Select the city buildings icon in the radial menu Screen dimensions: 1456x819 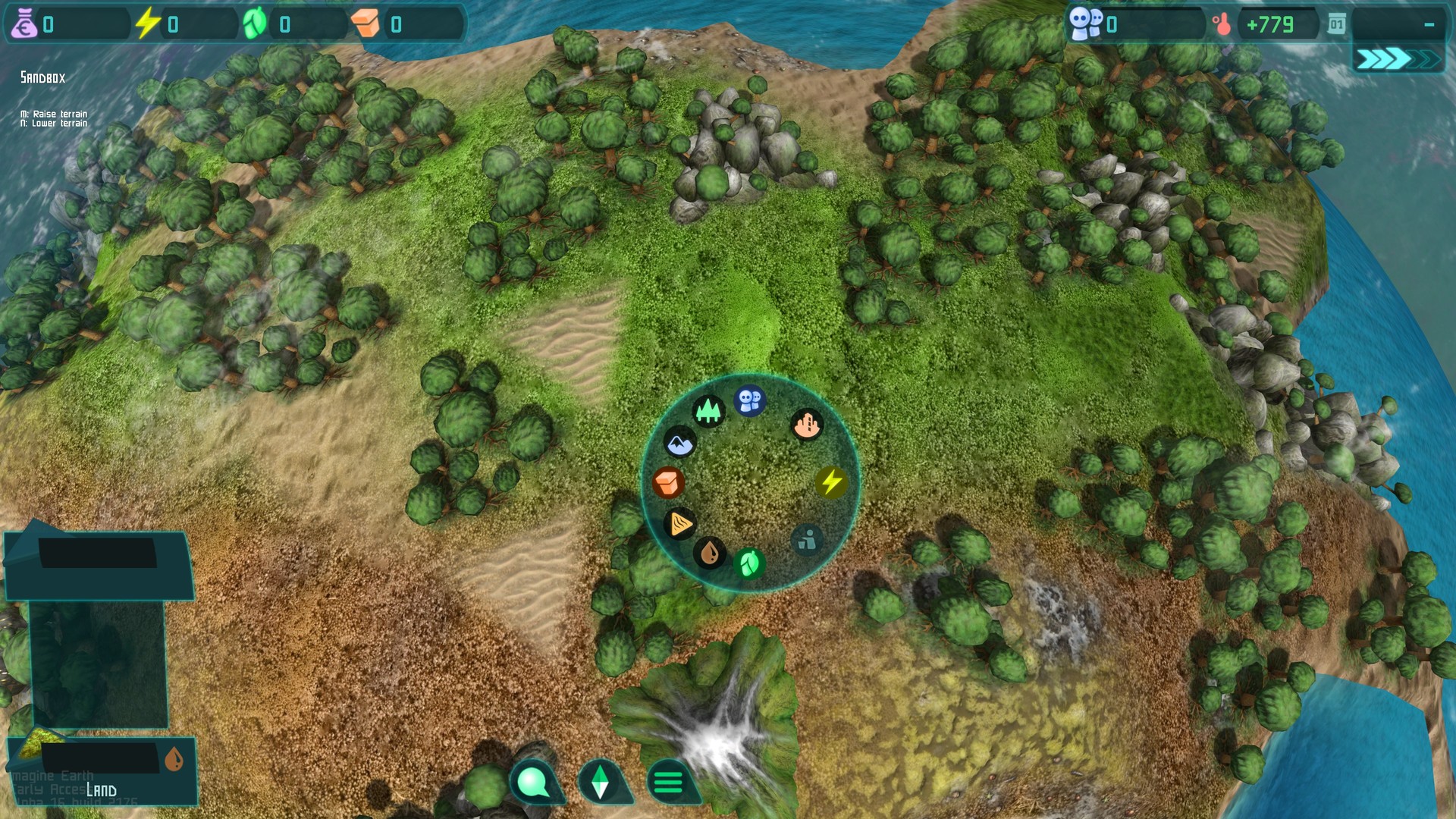coord(807,425)
